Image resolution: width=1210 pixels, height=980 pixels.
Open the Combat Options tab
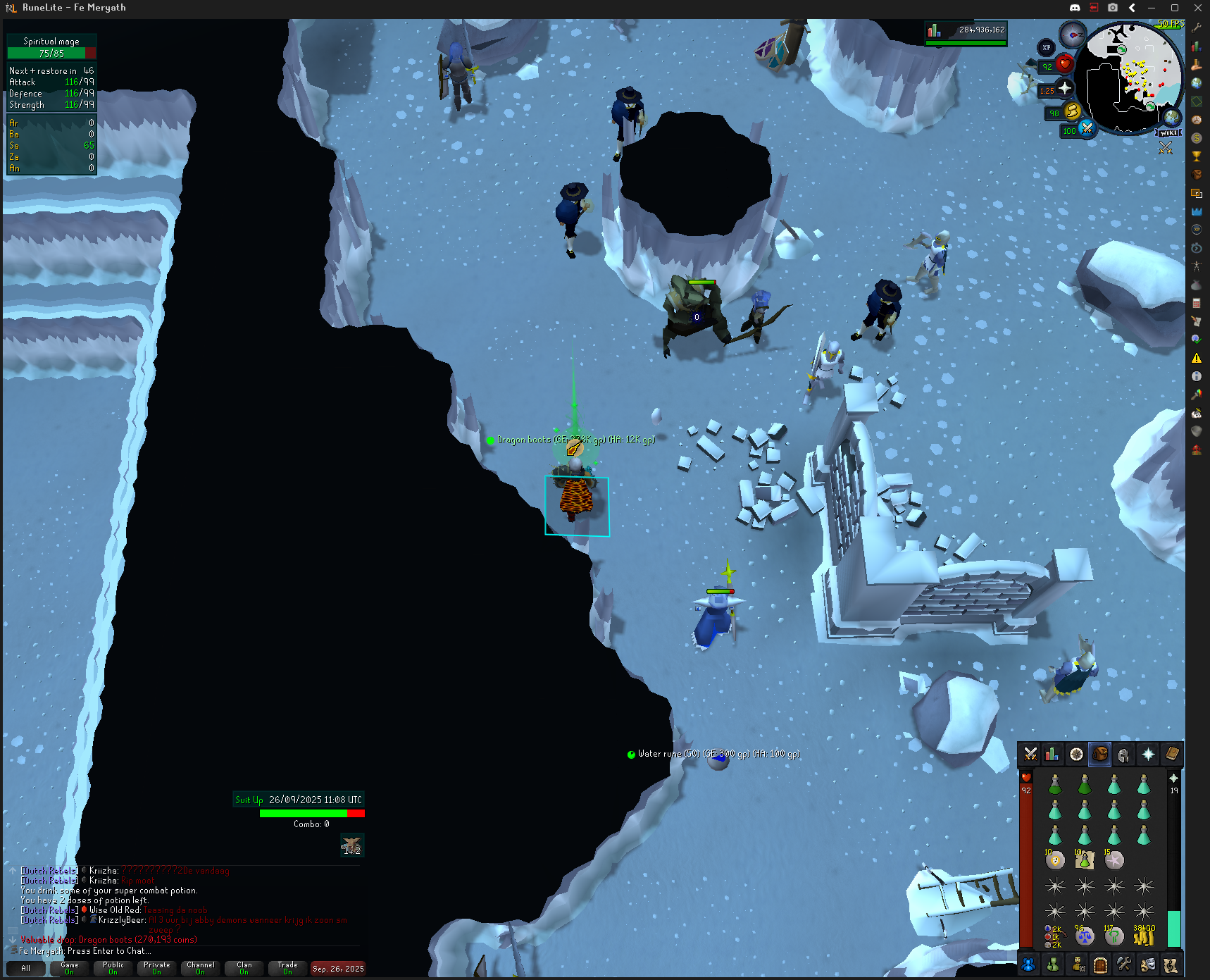1030,755
